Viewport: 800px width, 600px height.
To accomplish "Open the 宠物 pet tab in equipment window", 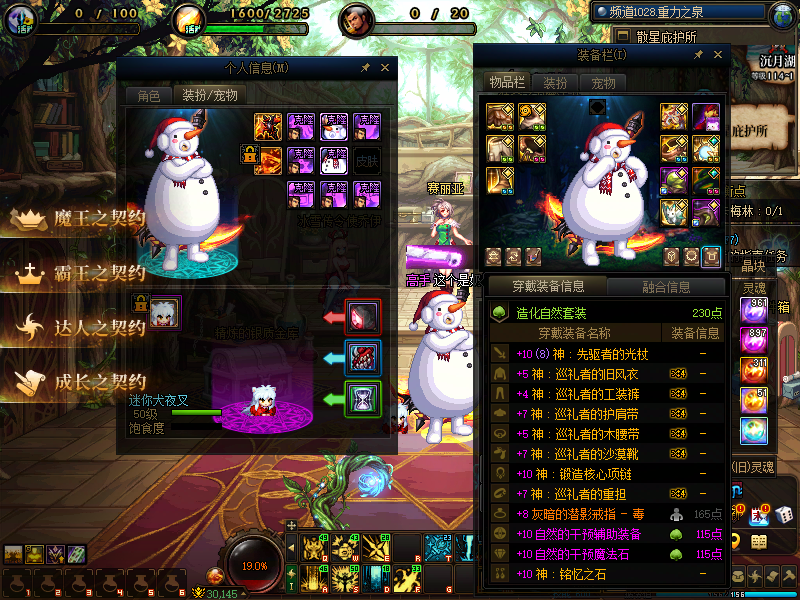I will 603,82.
